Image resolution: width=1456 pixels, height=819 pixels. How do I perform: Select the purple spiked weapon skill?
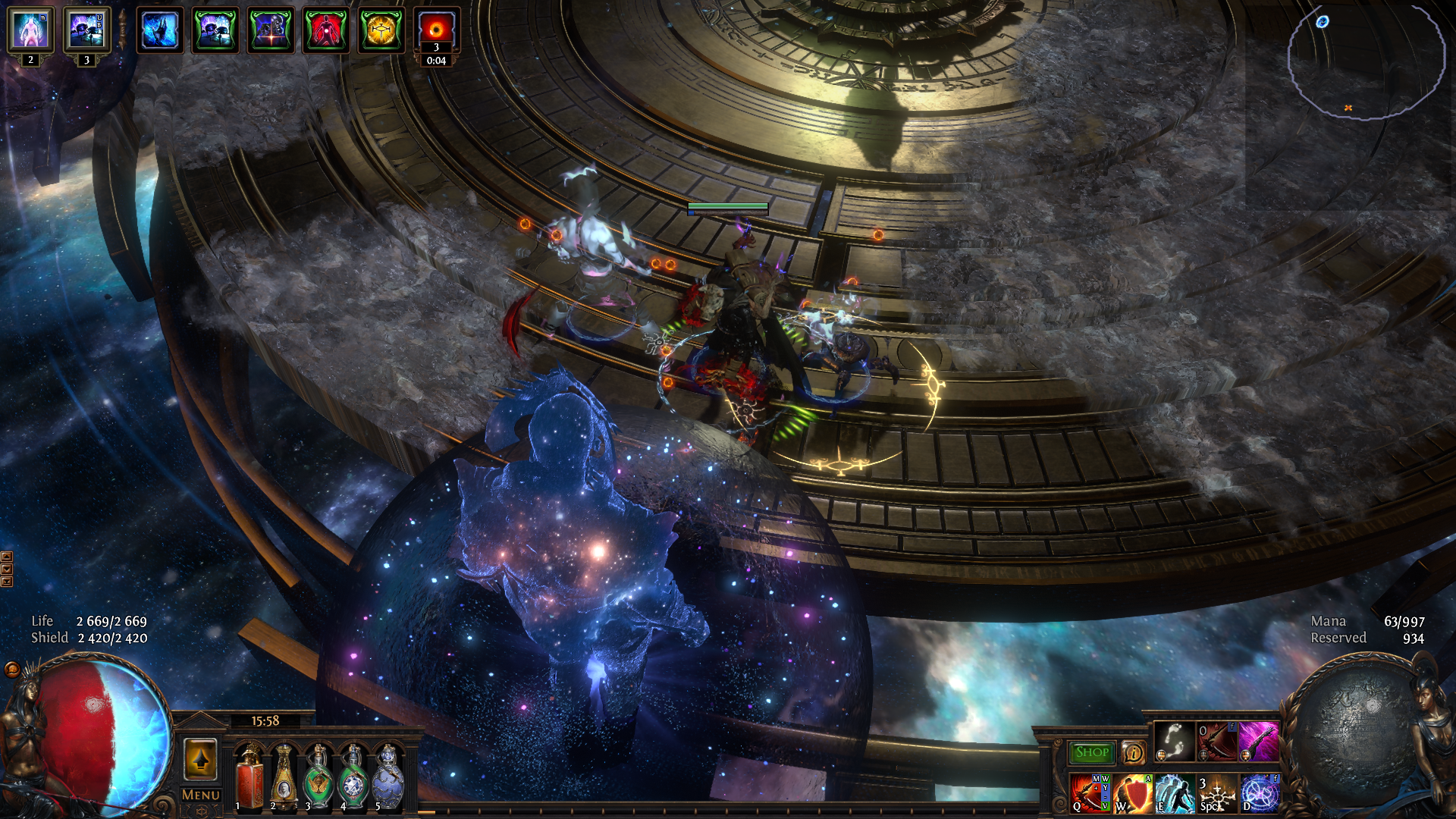(x=1259, y=742)
